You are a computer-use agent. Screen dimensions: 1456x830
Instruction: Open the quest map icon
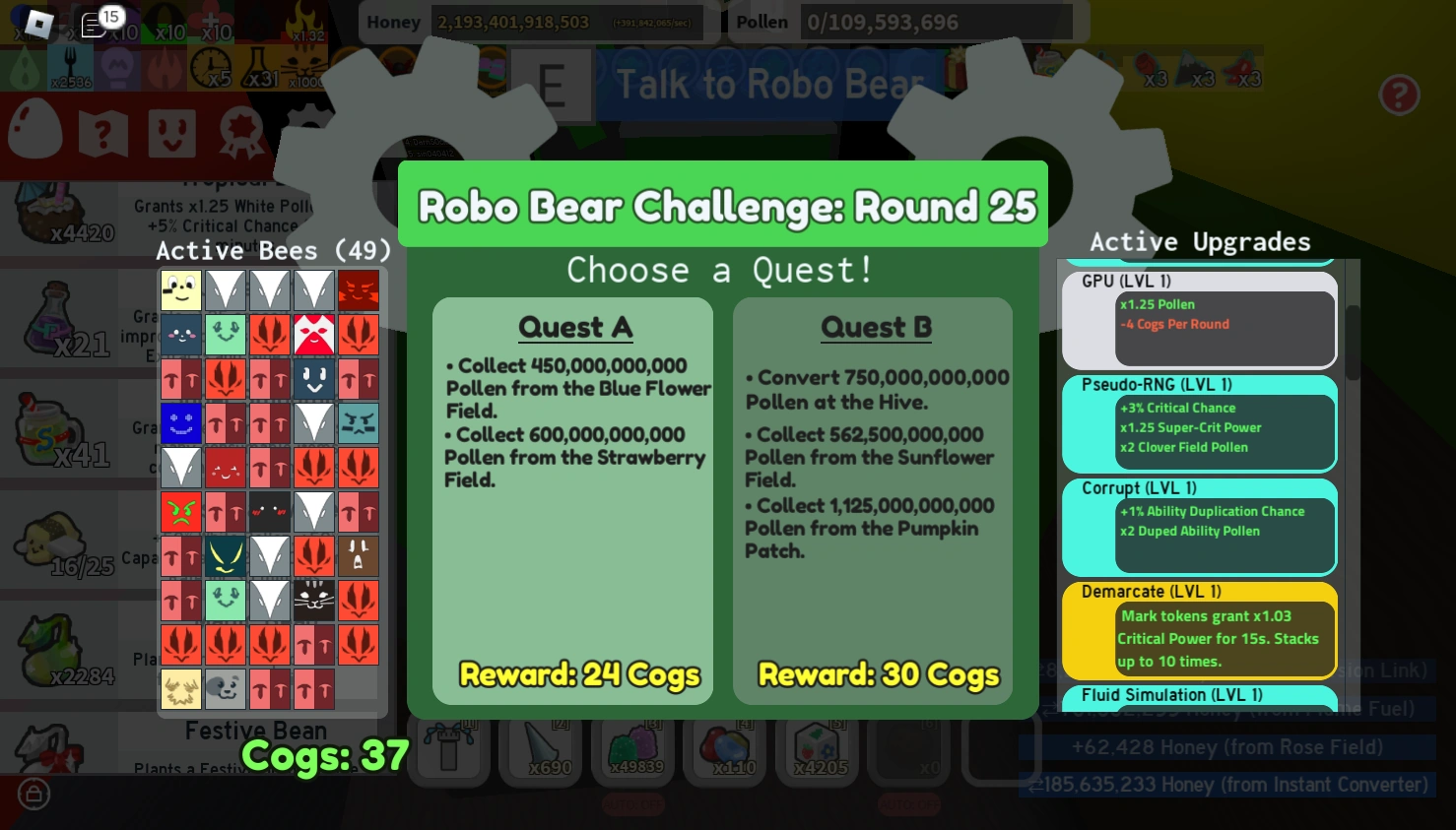click(104, 133)
